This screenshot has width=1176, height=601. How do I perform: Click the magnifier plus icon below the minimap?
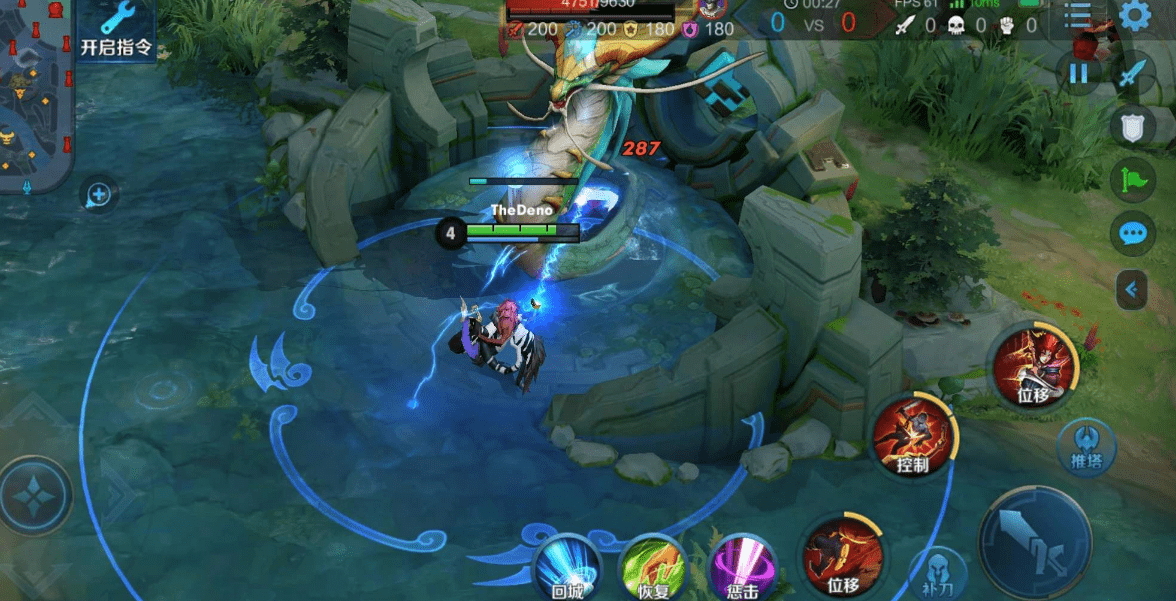(99, 193)
